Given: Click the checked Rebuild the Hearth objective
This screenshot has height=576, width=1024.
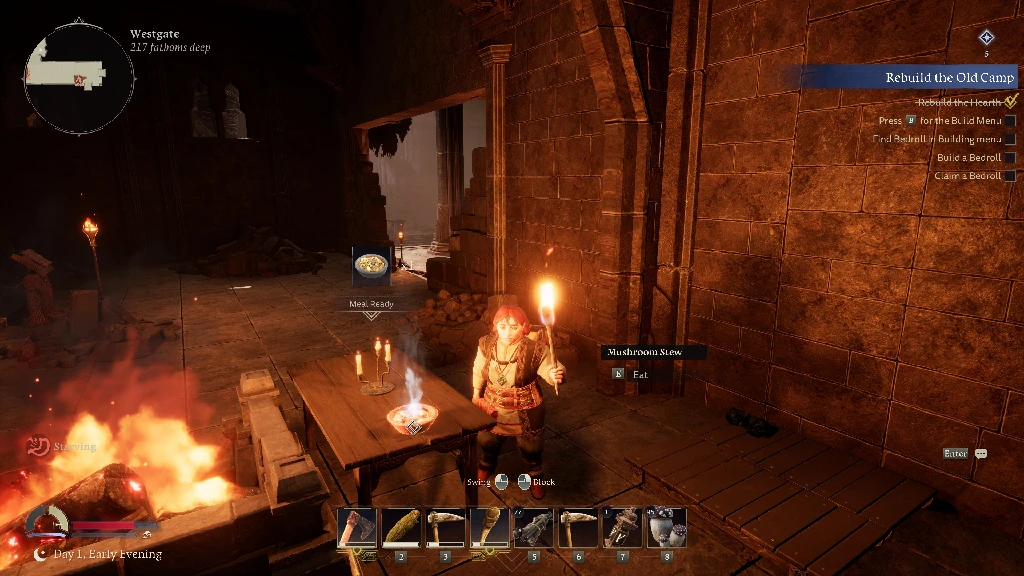Looking at the screenshot, I should (1010, 101).
